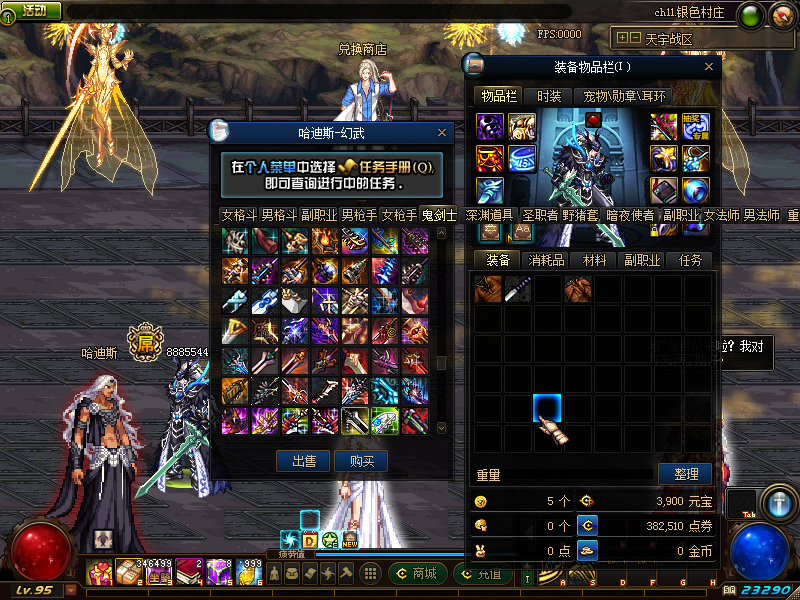Switch to the 消耗品 inventory tab
The height and width of the screenshot is (600, 800).
point(547,260)
